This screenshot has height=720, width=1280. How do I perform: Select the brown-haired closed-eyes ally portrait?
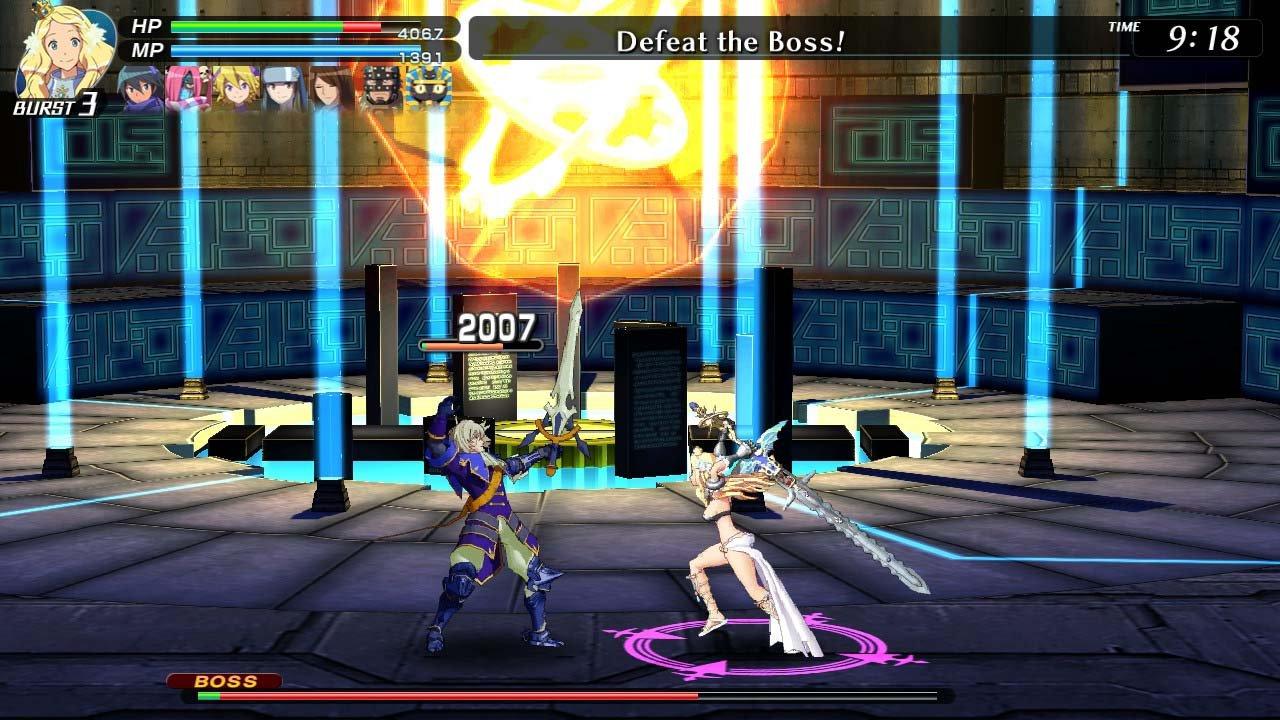click(x=332, y=89)
